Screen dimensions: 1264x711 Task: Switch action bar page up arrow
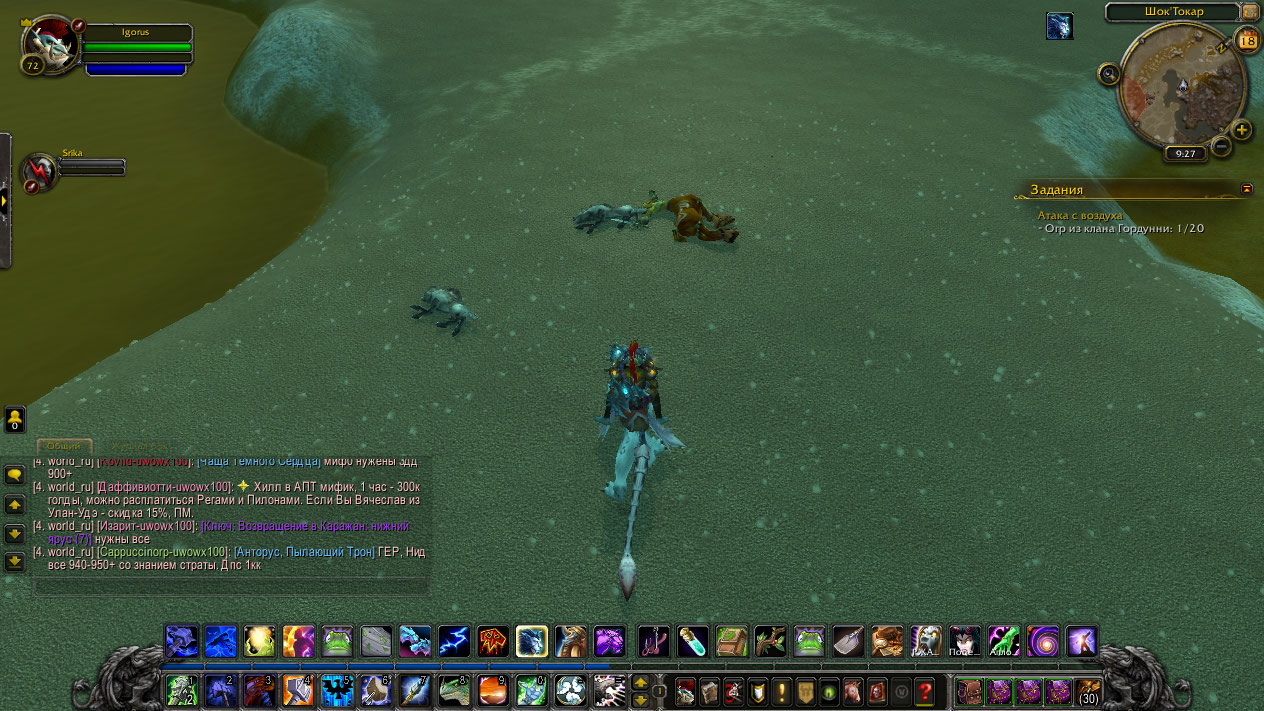[640, 683]
